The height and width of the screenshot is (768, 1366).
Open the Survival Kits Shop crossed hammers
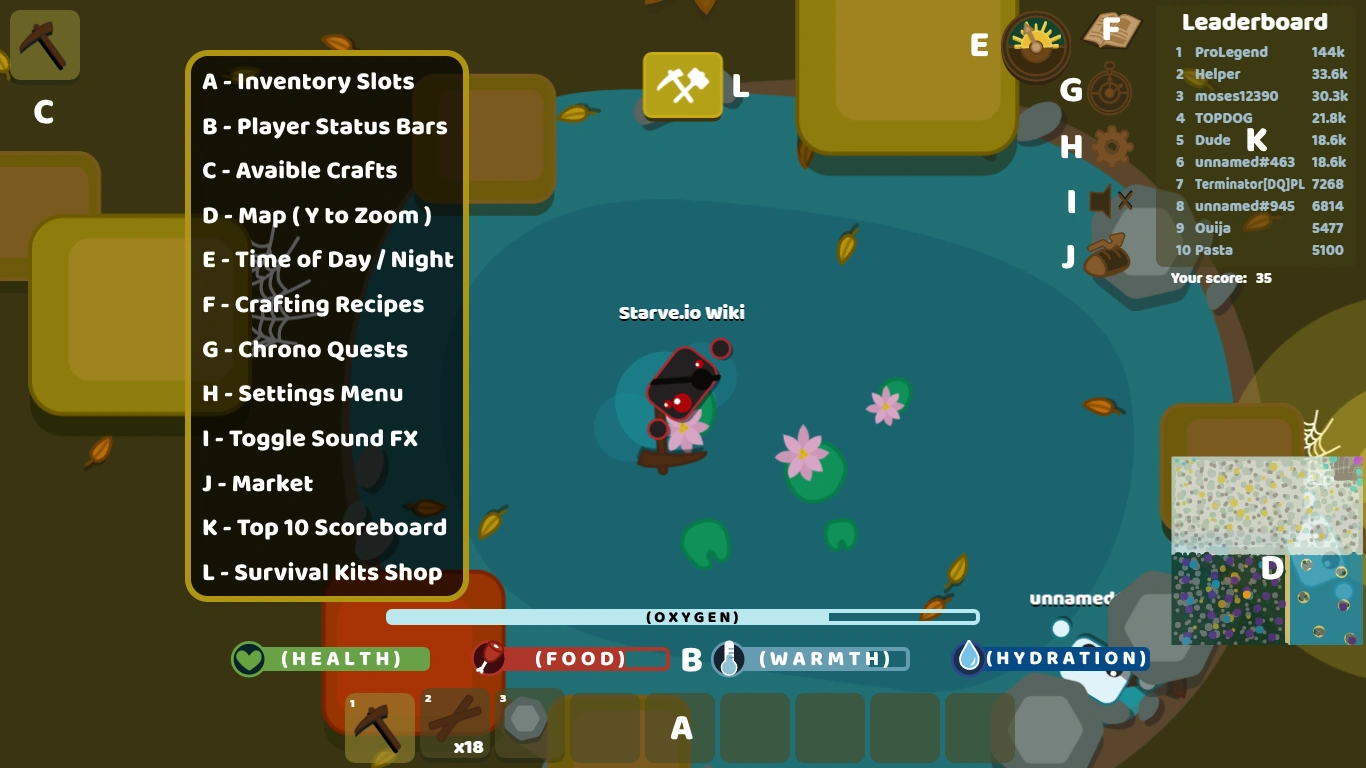pos(683,87)
